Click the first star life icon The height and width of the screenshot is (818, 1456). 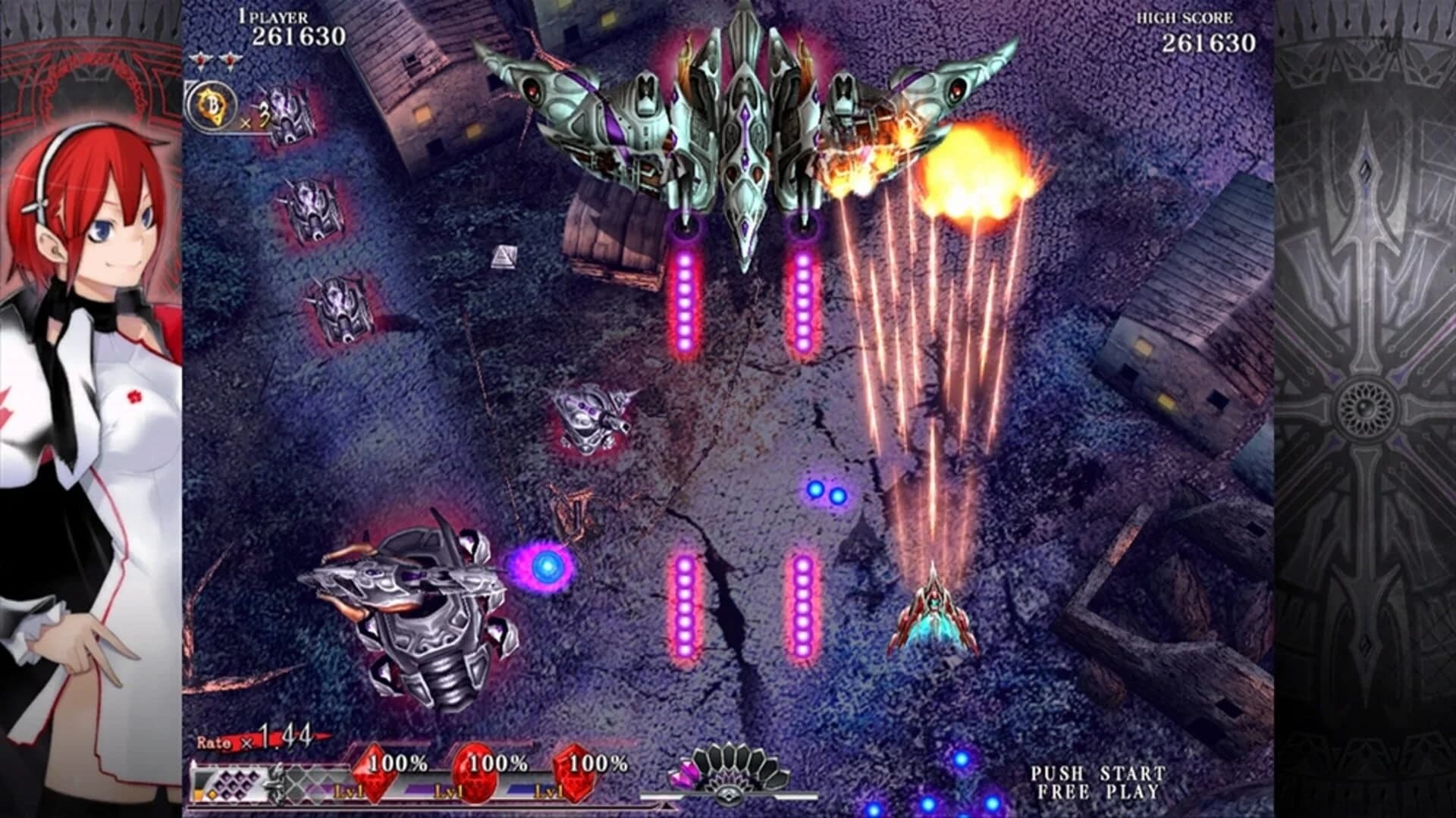tap(200, 61)
